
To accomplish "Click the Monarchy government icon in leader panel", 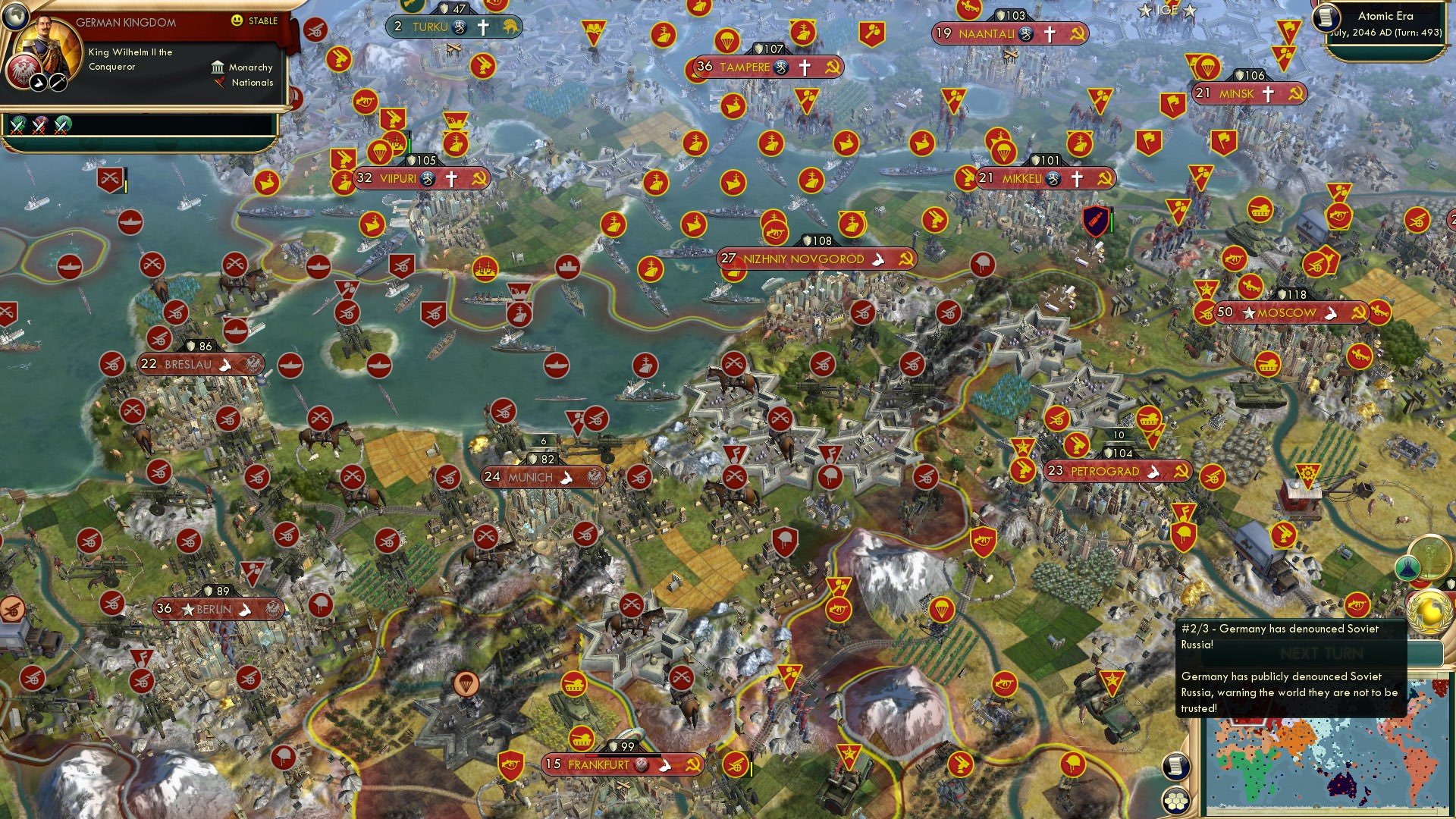I will click(x=217, y=67).
